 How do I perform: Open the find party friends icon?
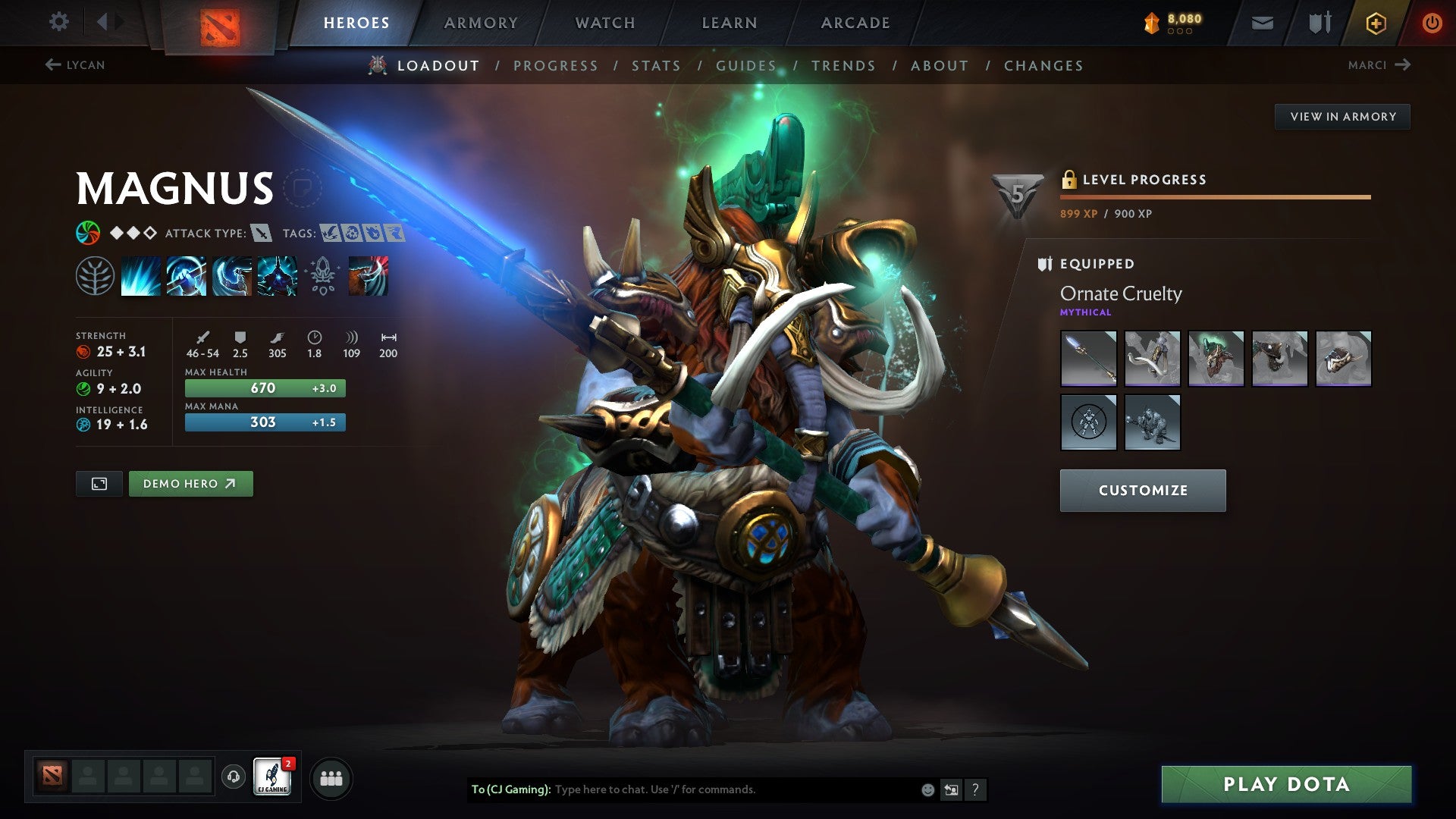click(x=331, y=777)
